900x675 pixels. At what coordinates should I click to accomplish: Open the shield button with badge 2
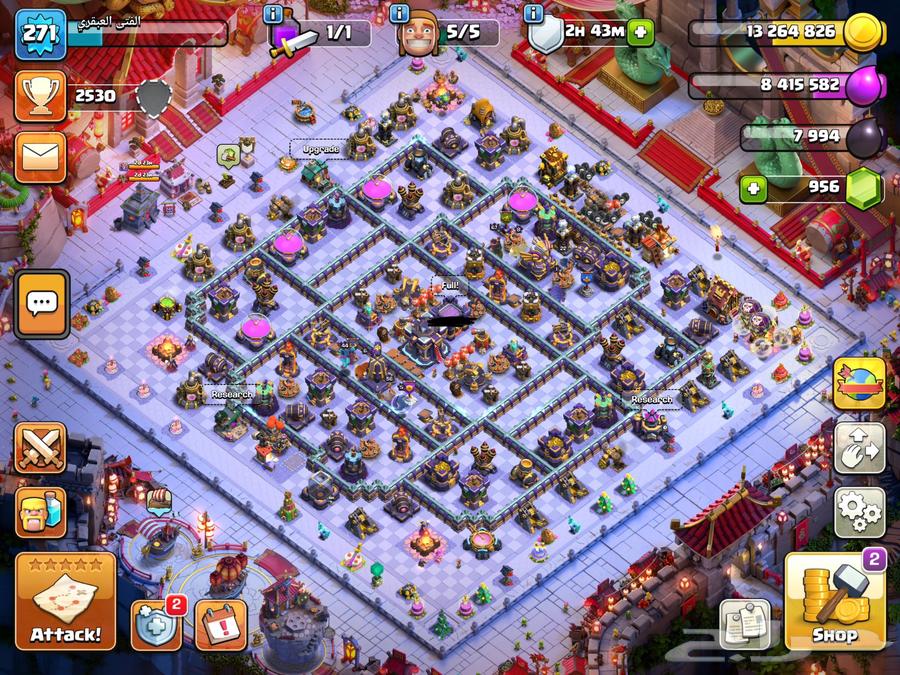155,625
